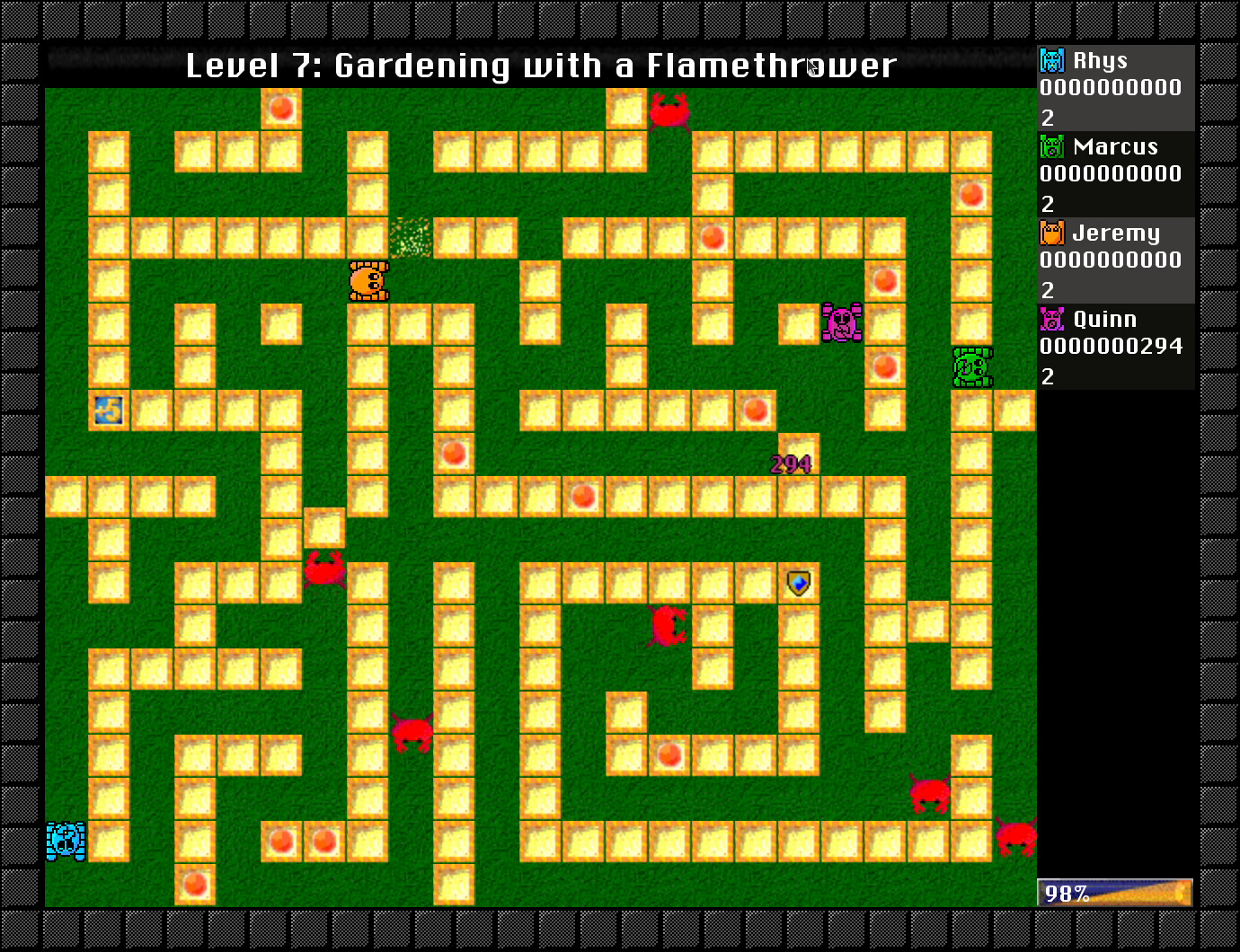Click the swirling teleport power-up tile
Image resolution: width=1240 pixels, height=952 pixels.
click(x=109, y=410)
